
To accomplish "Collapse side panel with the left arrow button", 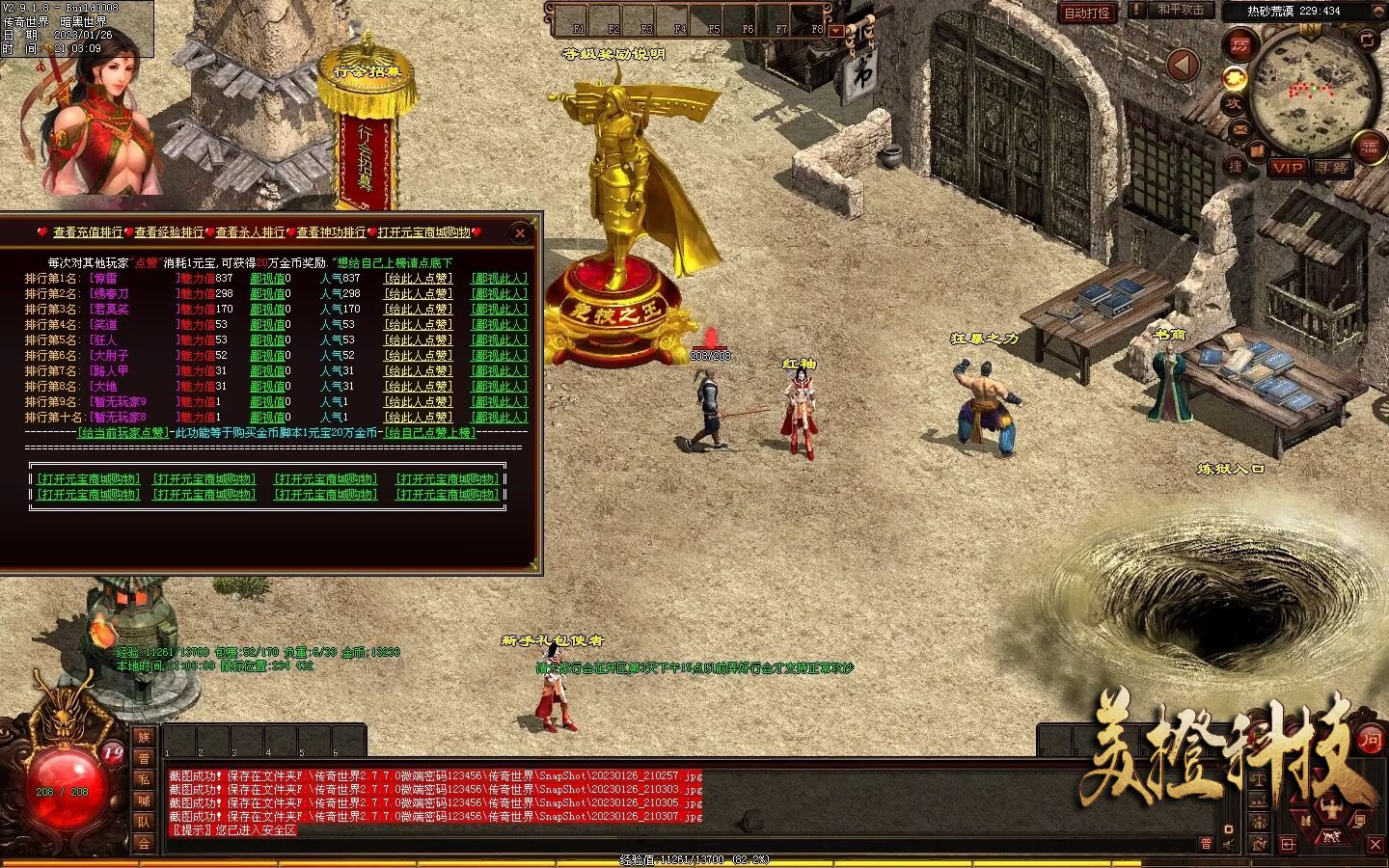I will [x=1183, y=66].
